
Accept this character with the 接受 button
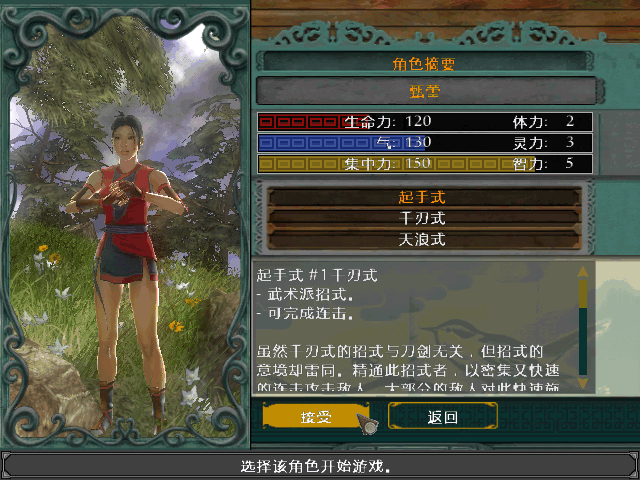(315, 416)
